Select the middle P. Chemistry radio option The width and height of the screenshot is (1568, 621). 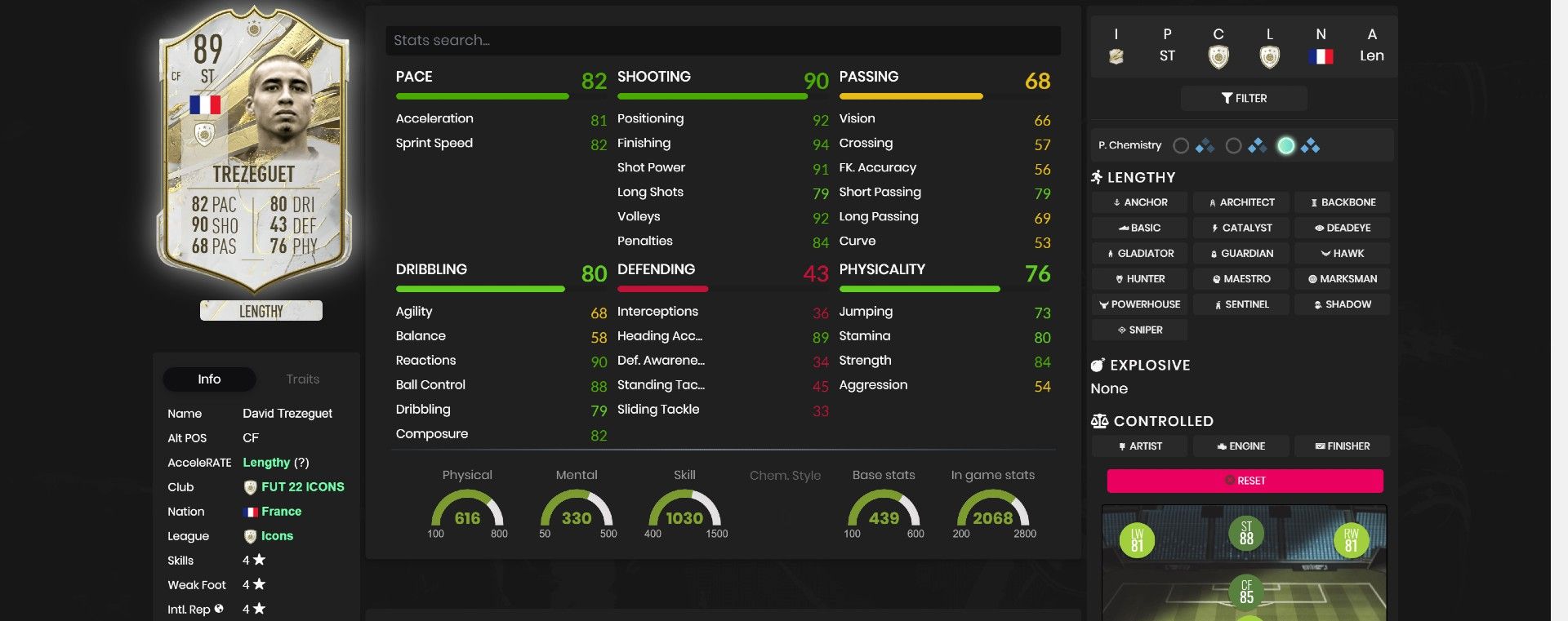click(1233, 144)
